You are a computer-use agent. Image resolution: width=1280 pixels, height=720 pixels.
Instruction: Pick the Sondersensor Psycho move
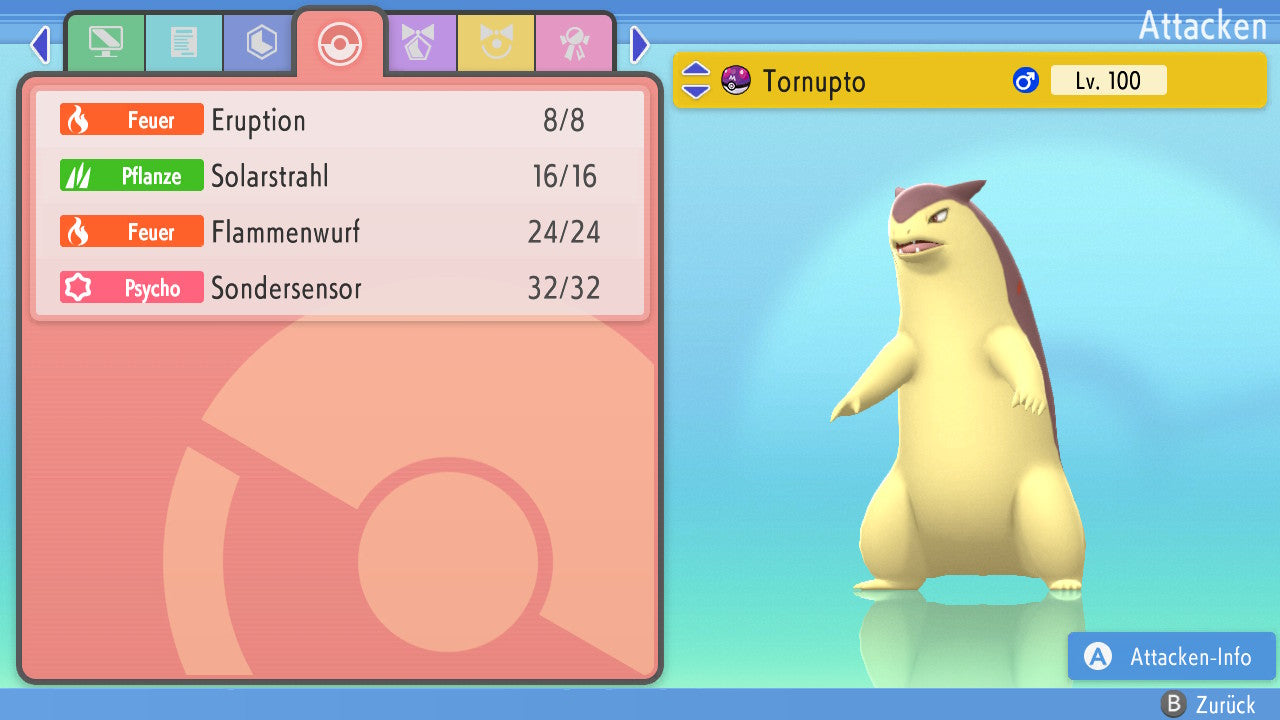click(x=340, y=288)
